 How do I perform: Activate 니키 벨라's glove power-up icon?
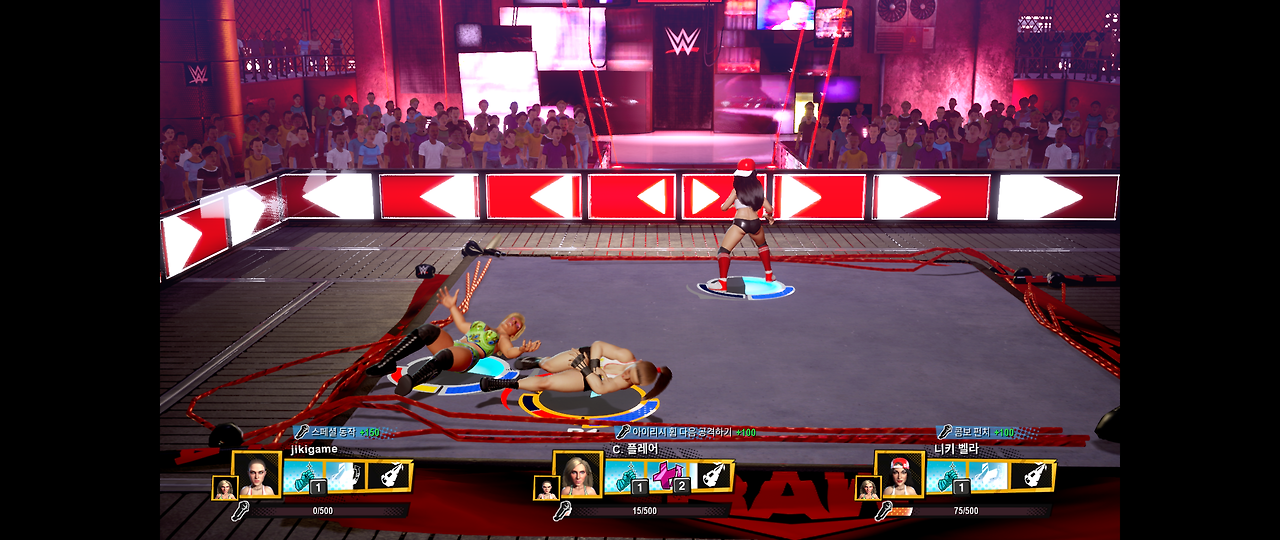pyautogui.click(x=947, y=476)
